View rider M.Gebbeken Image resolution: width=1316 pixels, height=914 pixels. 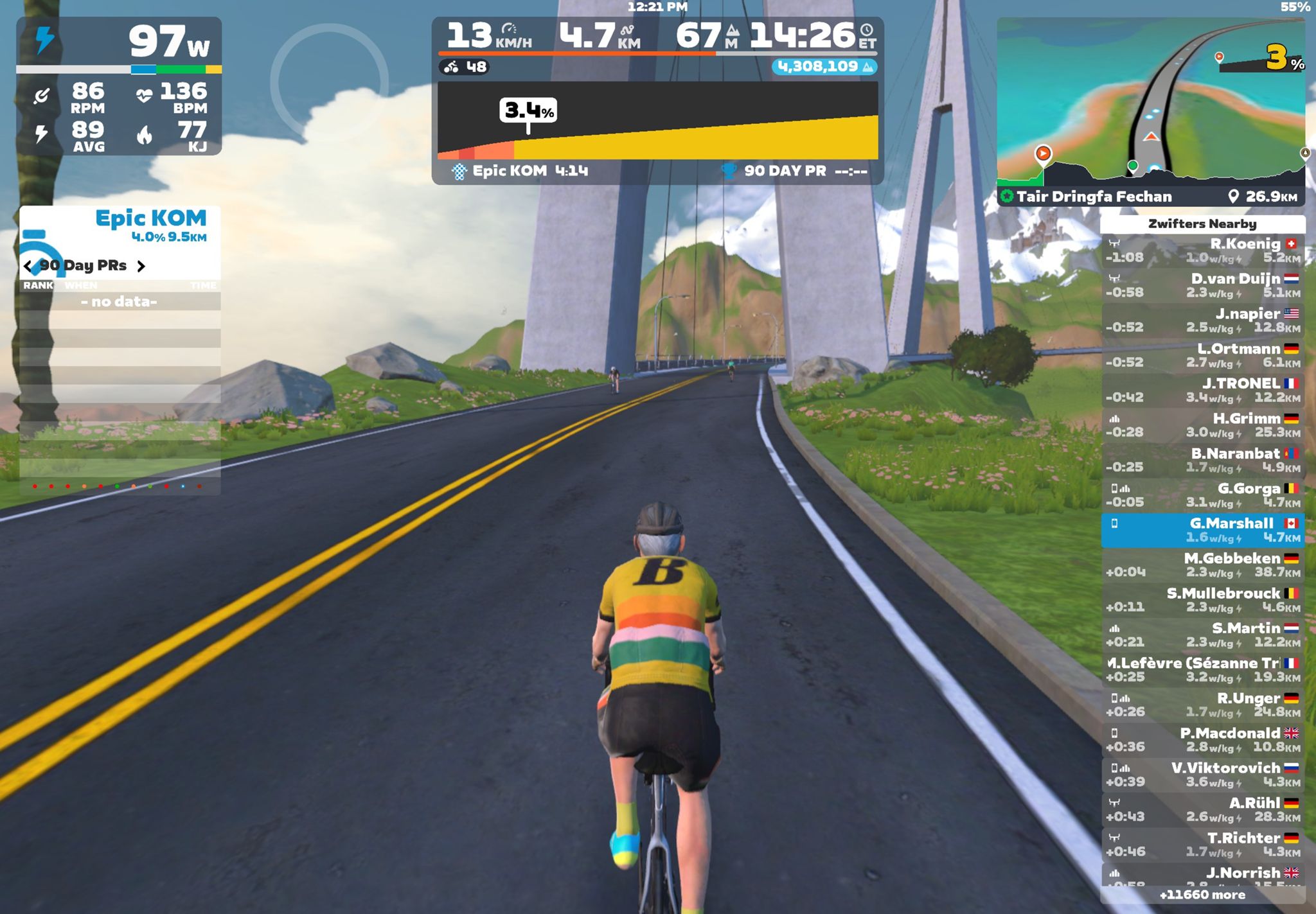click(x=1202, y=565)
